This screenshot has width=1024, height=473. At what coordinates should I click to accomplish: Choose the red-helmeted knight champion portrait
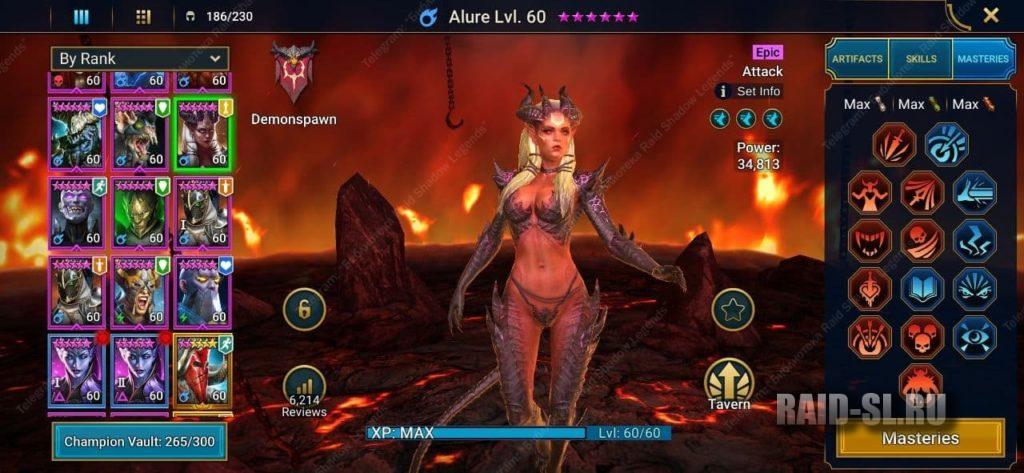pyautogui.click(x=203, y=371)
